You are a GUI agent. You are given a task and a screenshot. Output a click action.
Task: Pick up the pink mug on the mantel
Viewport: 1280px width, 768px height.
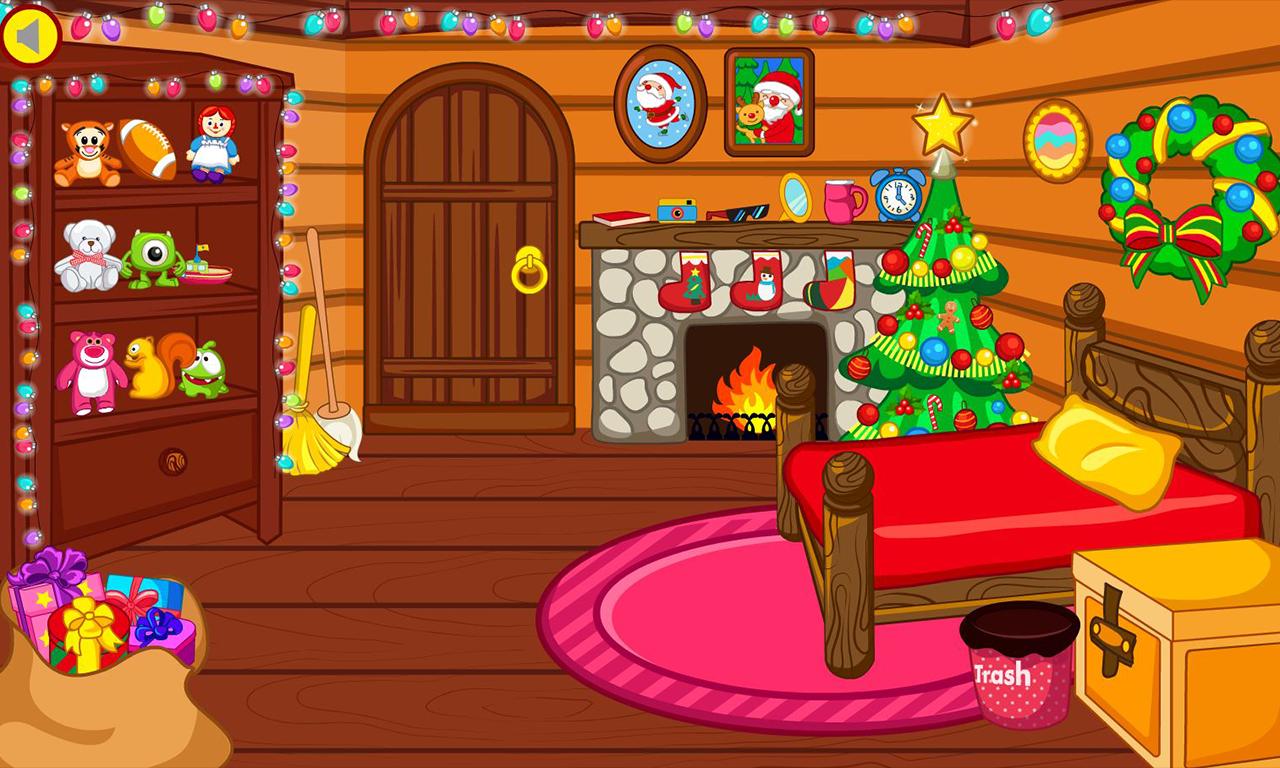coord(838,199)
